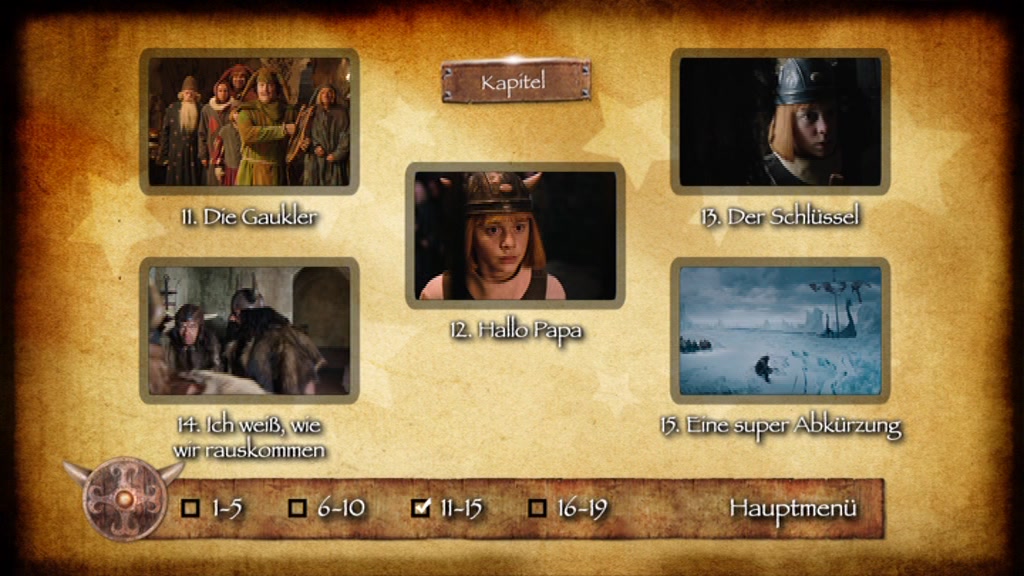This screenshot has height=576, width=1024.
Task: Play chapter 12 Hallo Papa thumbnail
Action: (x=515, y=235)
